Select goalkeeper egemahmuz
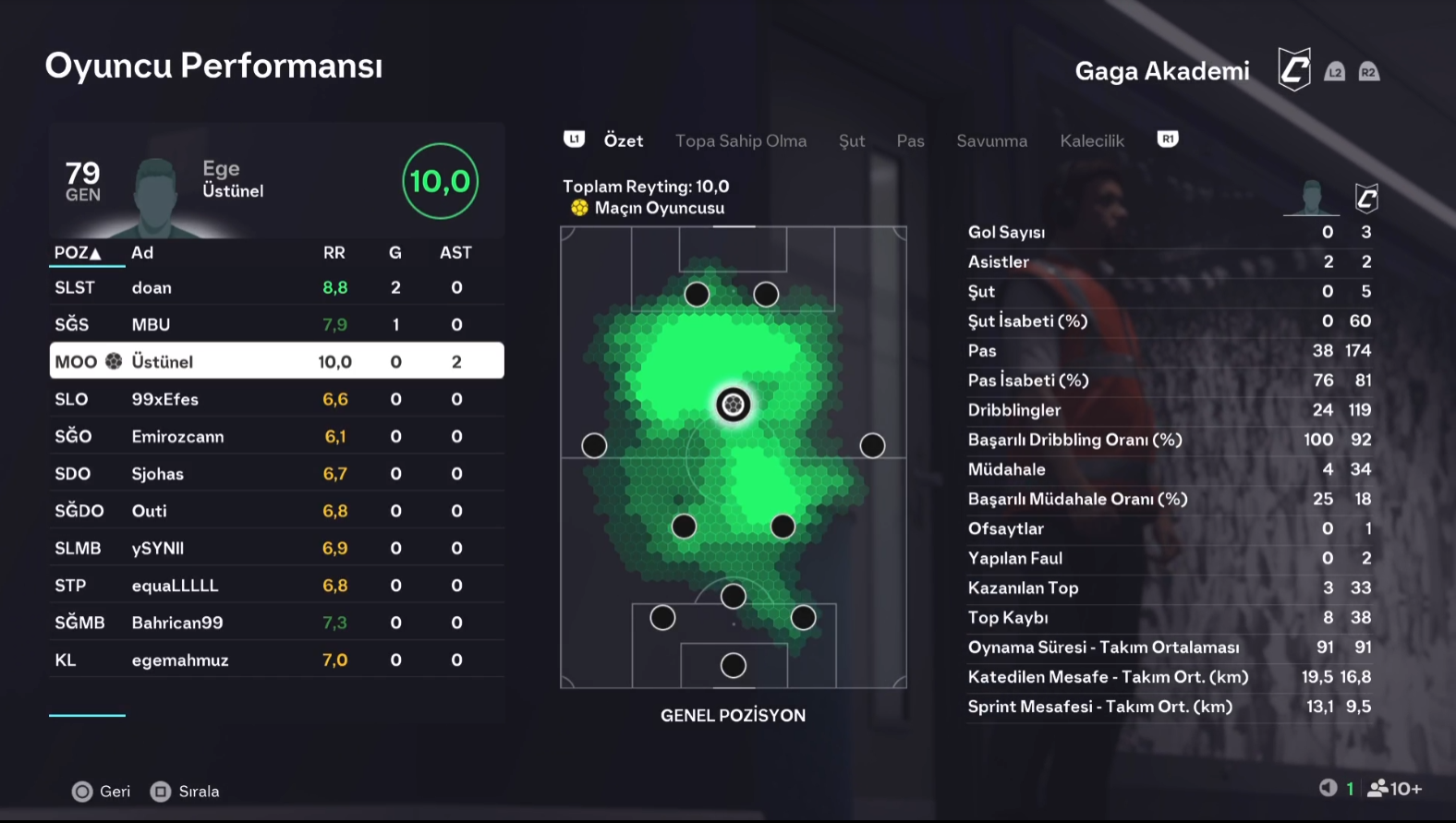The width and height of the screenshot is (1456, 823). point(276,660)
